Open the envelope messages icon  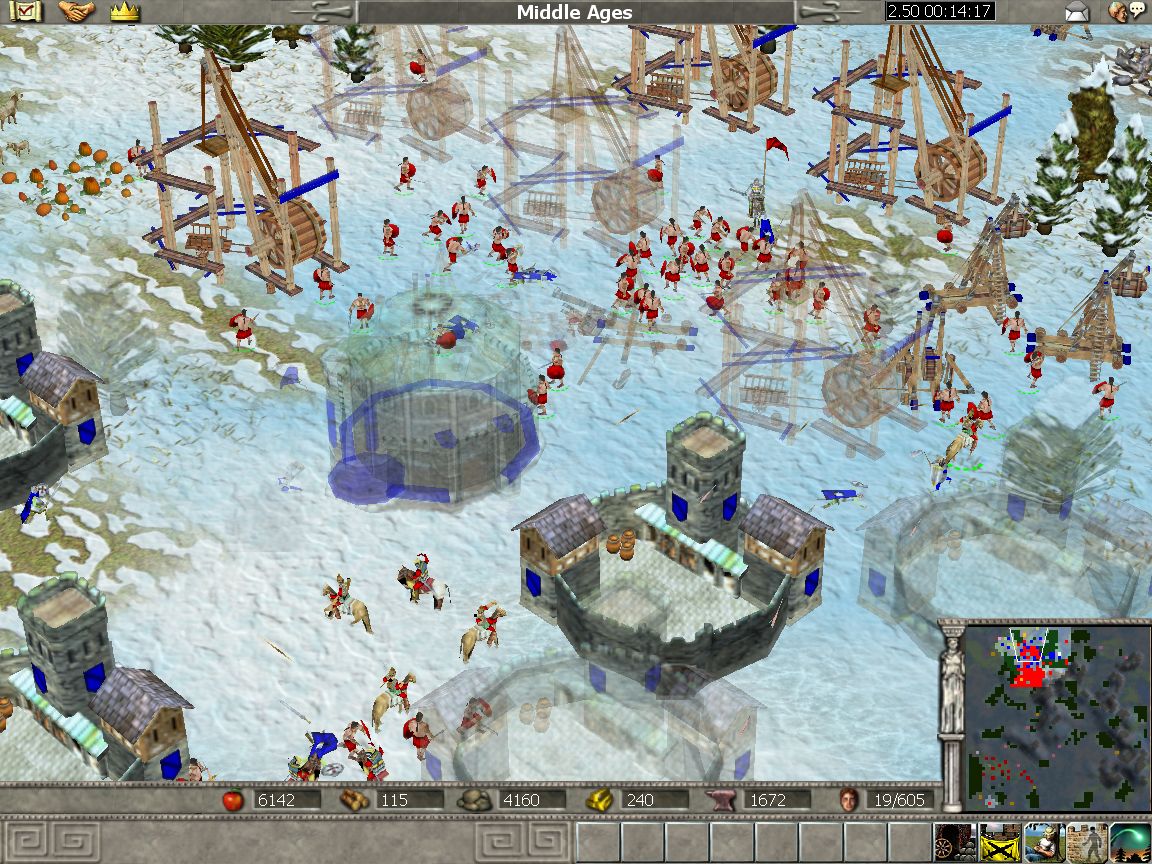pyautogui.click(x=1076, y=12)
